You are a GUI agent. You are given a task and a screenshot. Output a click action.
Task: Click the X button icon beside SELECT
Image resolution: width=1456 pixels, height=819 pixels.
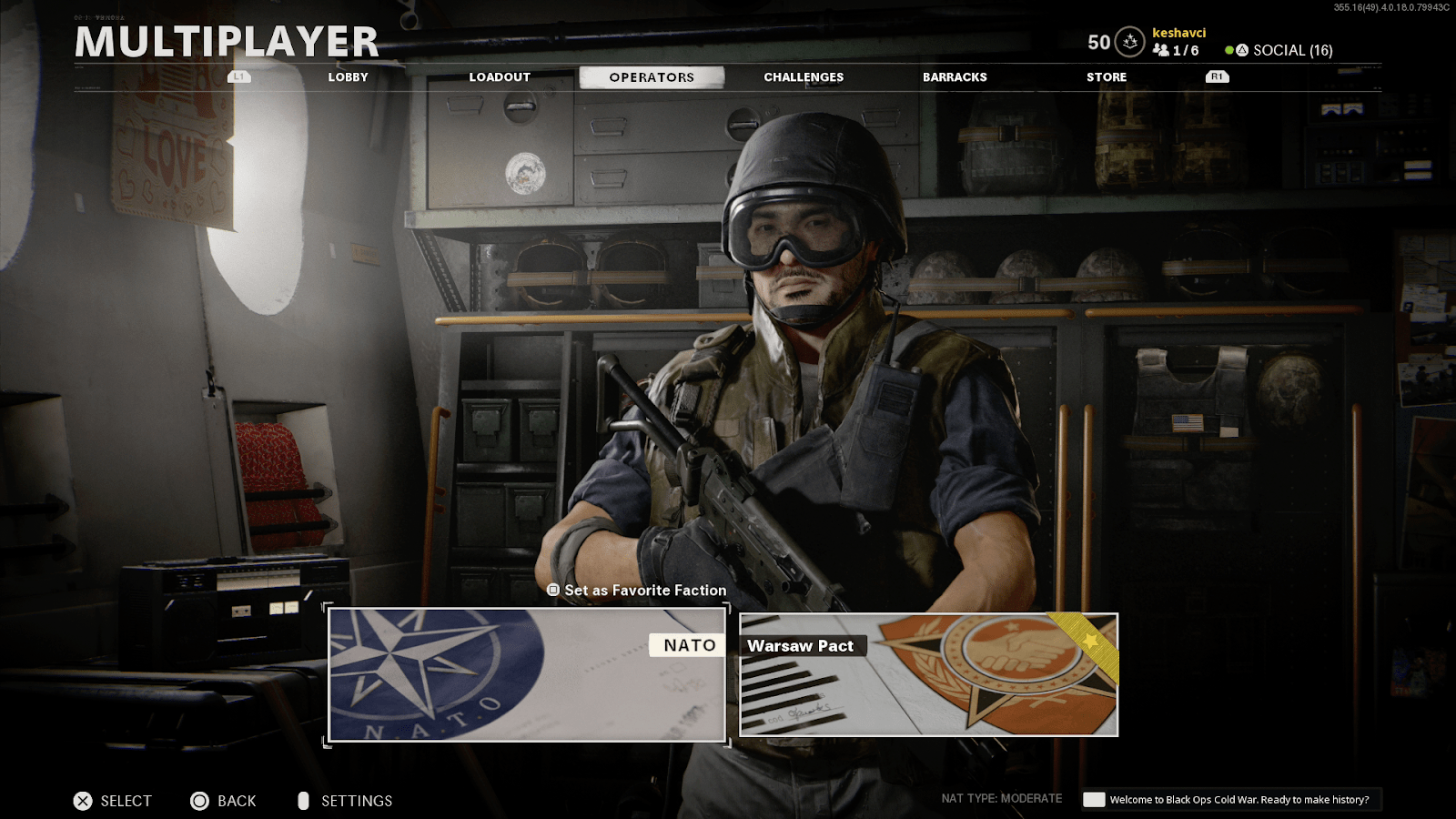click(x=82, y=801)
